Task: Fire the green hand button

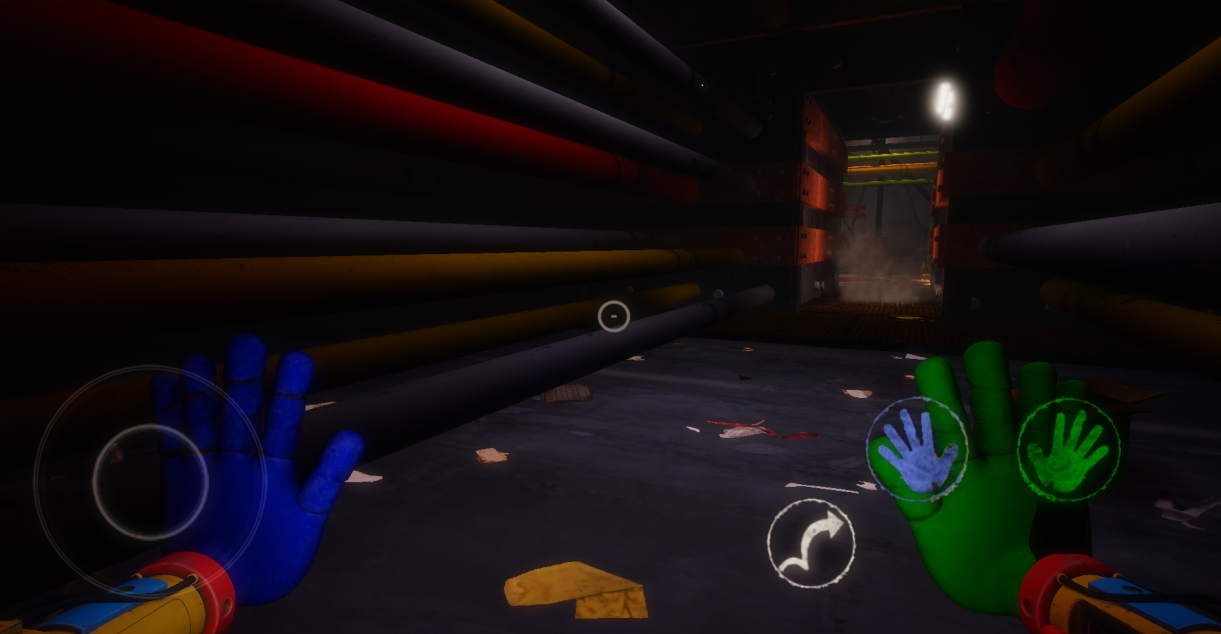Action: 1068,449
